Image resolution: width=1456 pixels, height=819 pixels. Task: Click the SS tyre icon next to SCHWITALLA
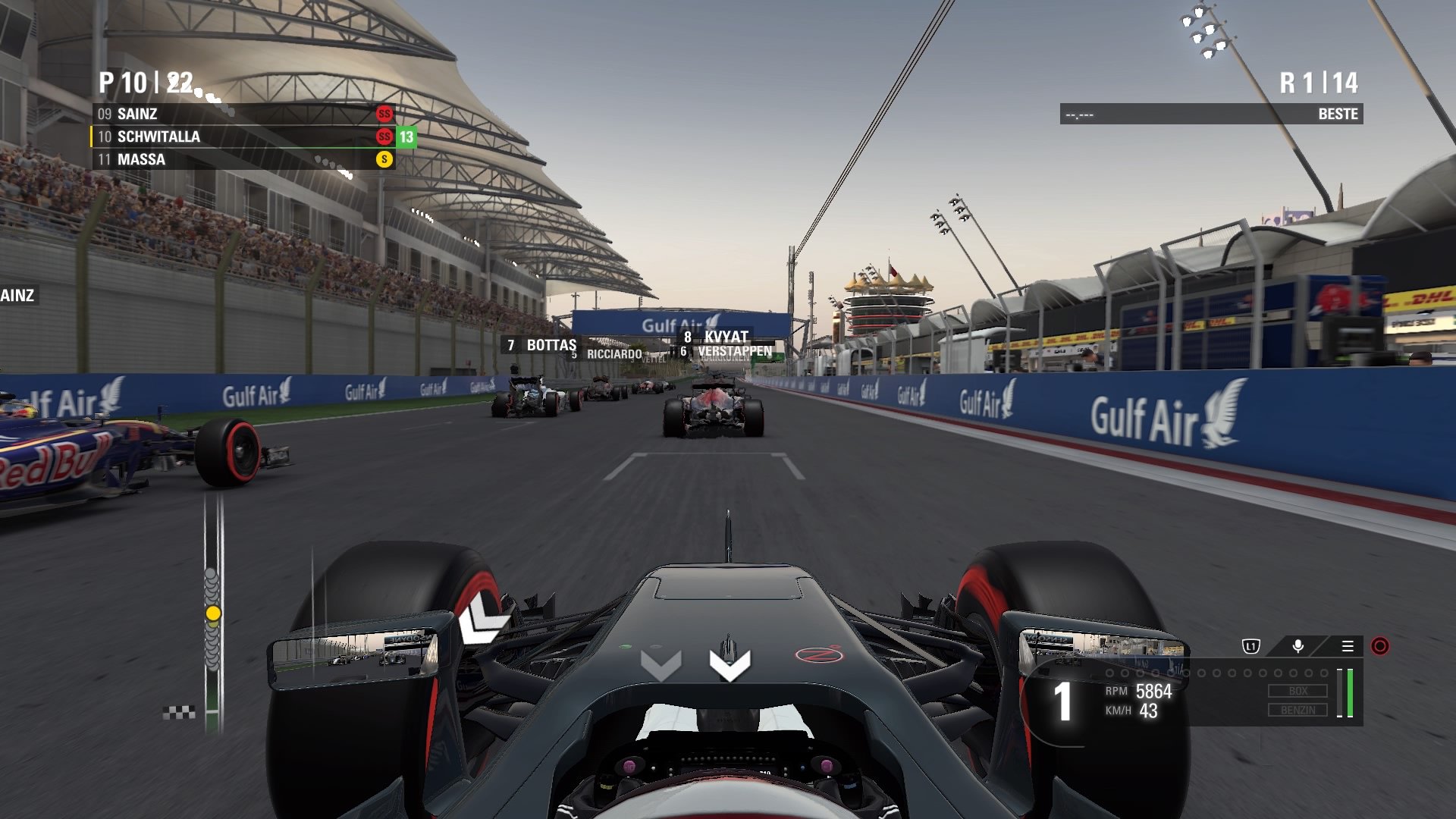point(383,137)
